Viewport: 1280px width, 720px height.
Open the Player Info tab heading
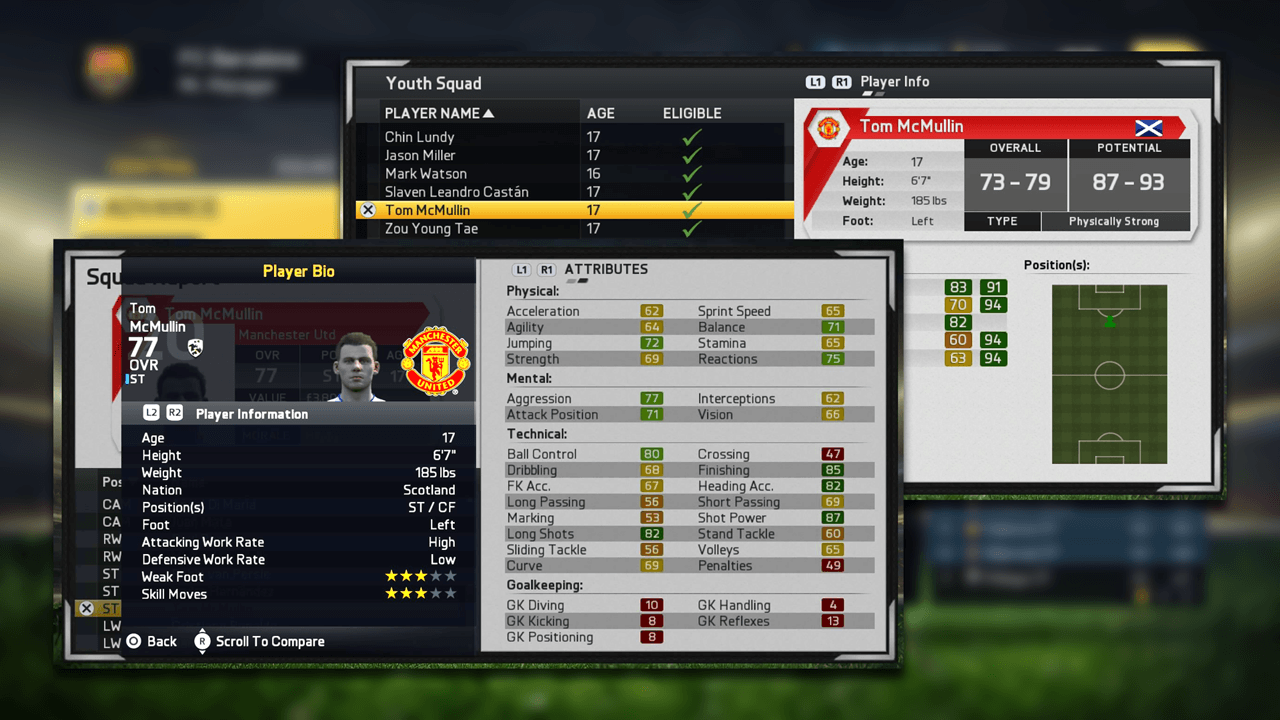[894, 82]
